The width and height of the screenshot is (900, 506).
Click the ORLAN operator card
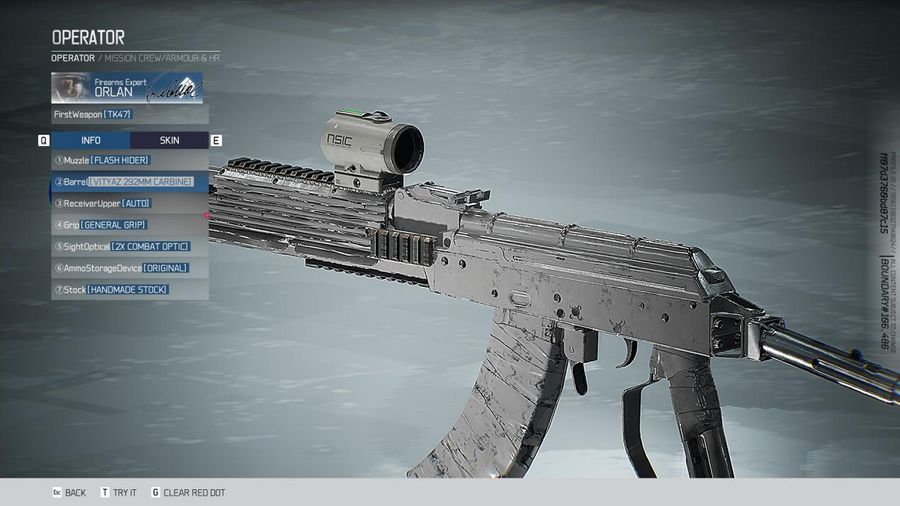coord(130,88)
